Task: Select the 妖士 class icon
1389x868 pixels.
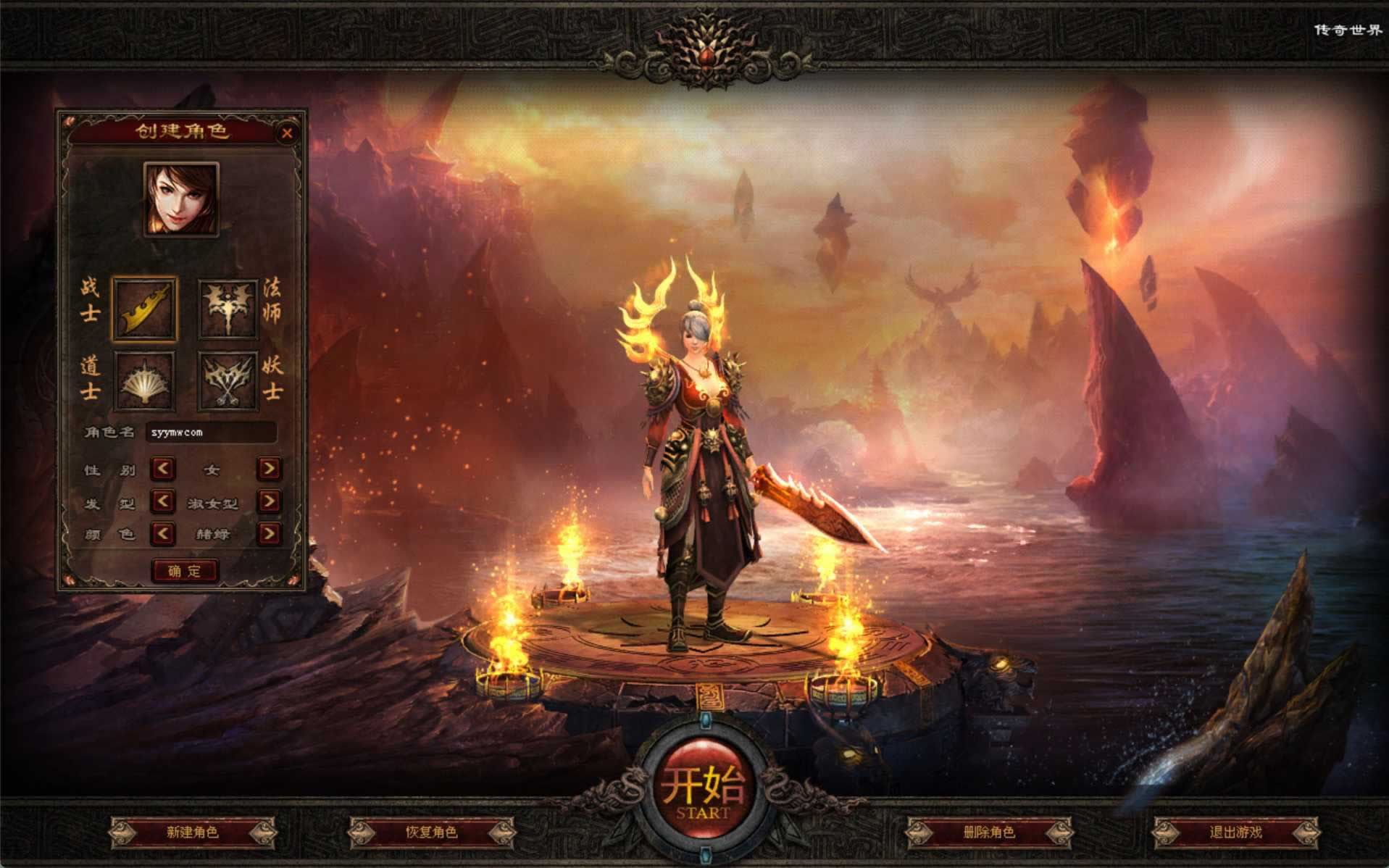Action: 229,382
